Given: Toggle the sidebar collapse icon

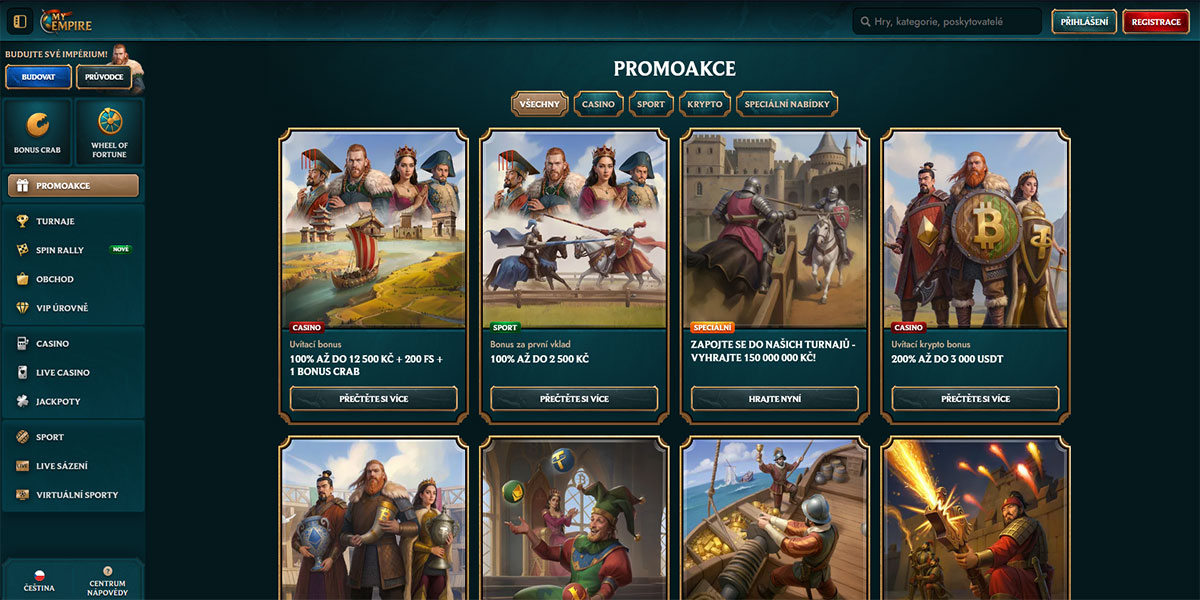Looking at the screenshot, I should [20, 21].
